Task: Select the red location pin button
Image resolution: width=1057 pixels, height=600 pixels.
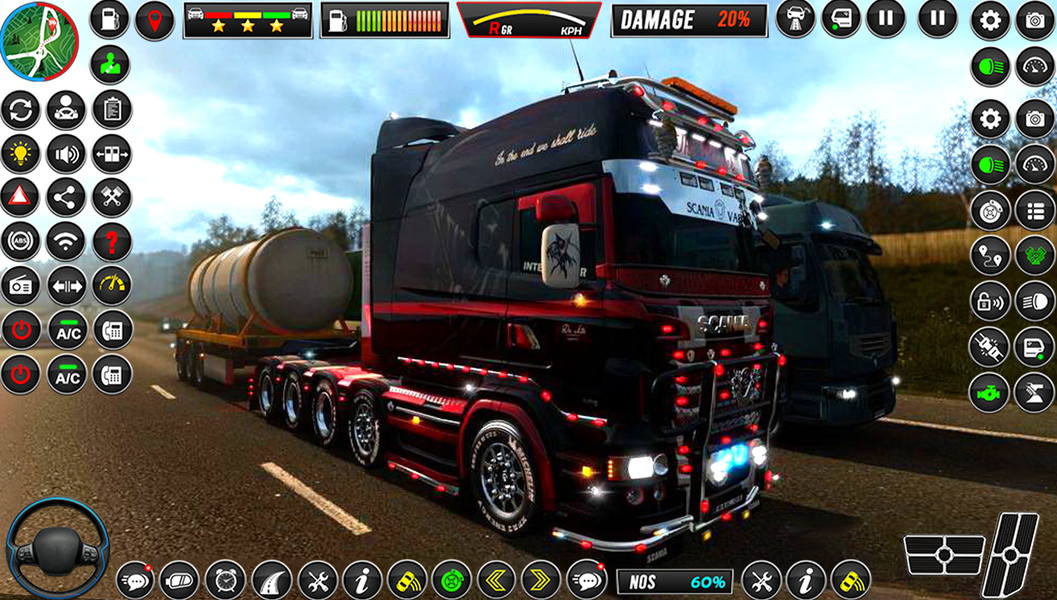Action: [154, 19]
